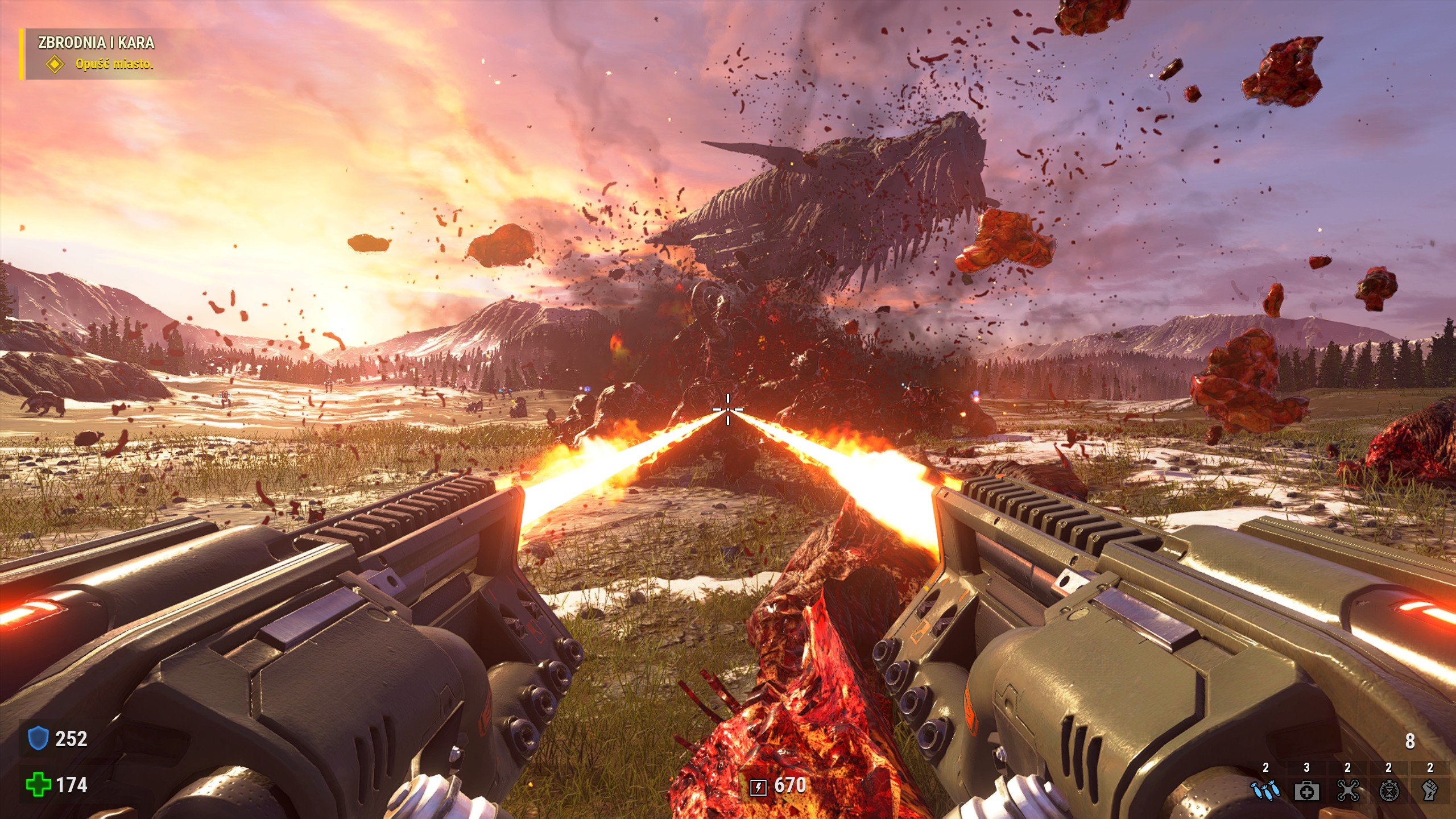Select the blue mini-bombs gadget
This screenshot has width=1456, height=819.
tap(1265, 791)
